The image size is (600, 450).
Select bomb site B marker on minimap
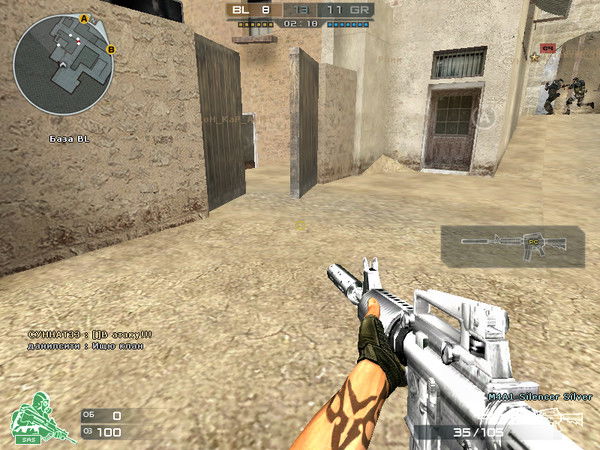(110, 49)
